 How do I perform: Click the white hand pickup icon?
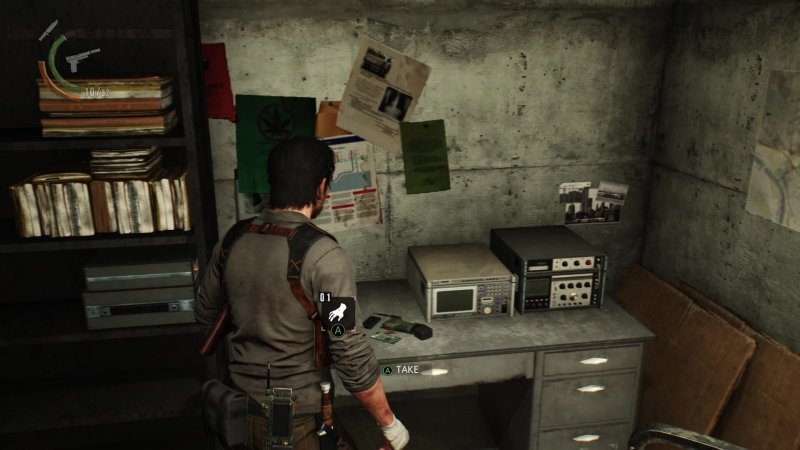pyautogui.click(x=338, y=311)
